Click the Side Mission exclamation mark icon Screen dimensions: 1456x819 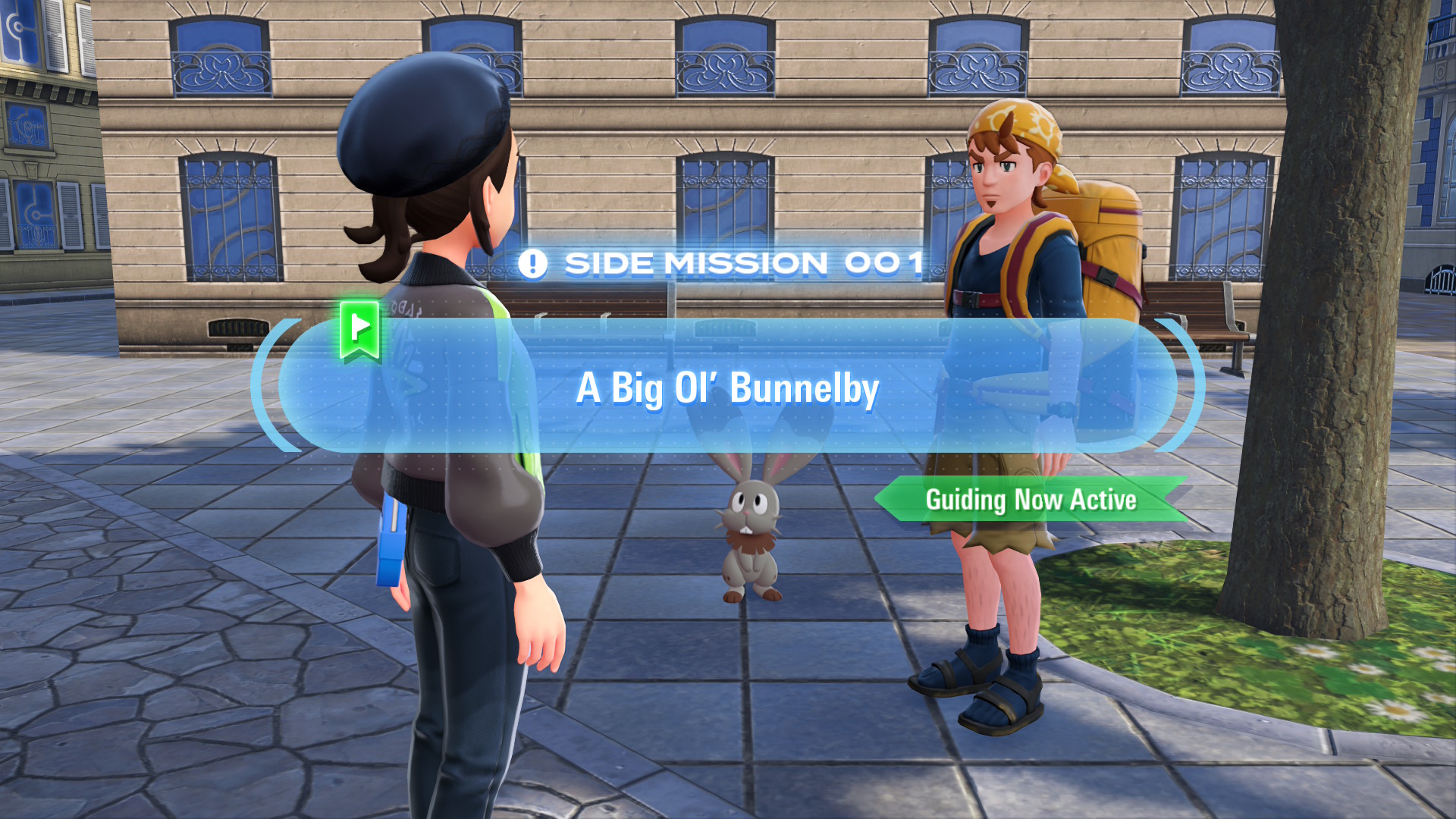532,264
